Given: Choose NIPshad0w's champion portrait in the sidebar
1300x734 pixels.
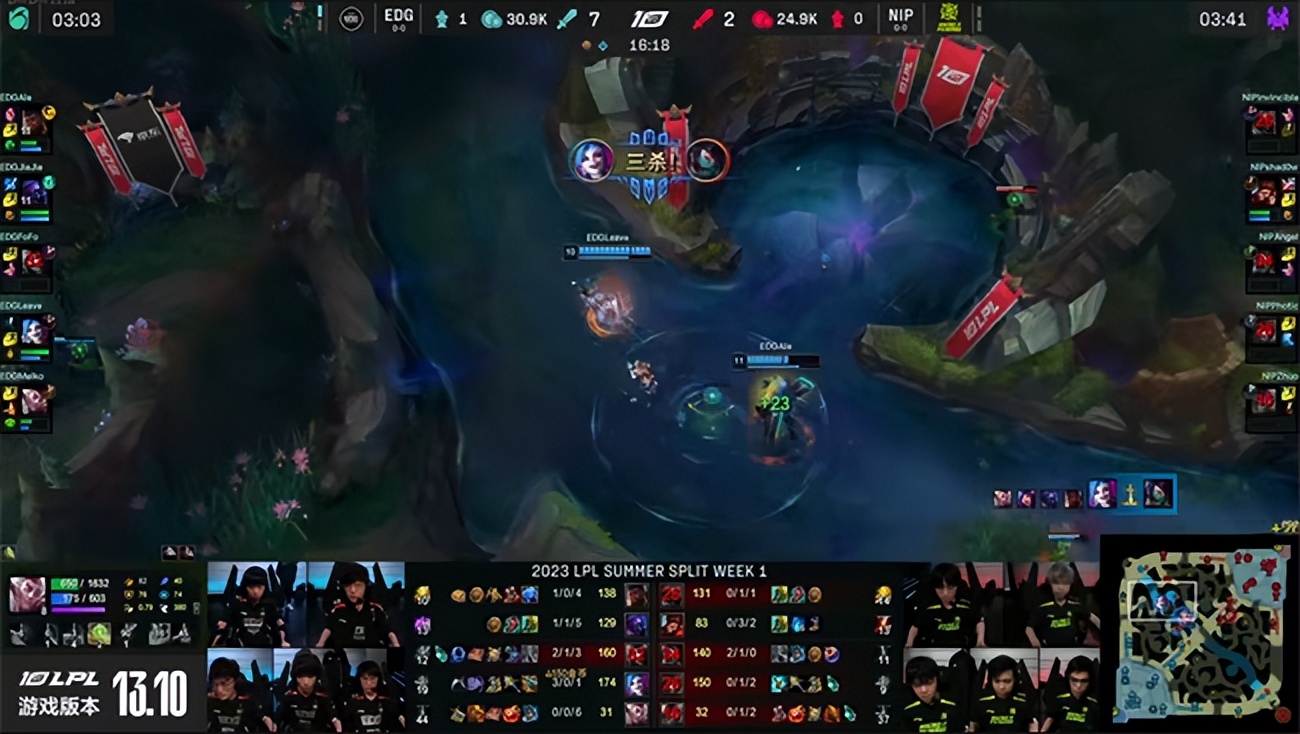Looking at the screenshot, I should coord(1264,192).
